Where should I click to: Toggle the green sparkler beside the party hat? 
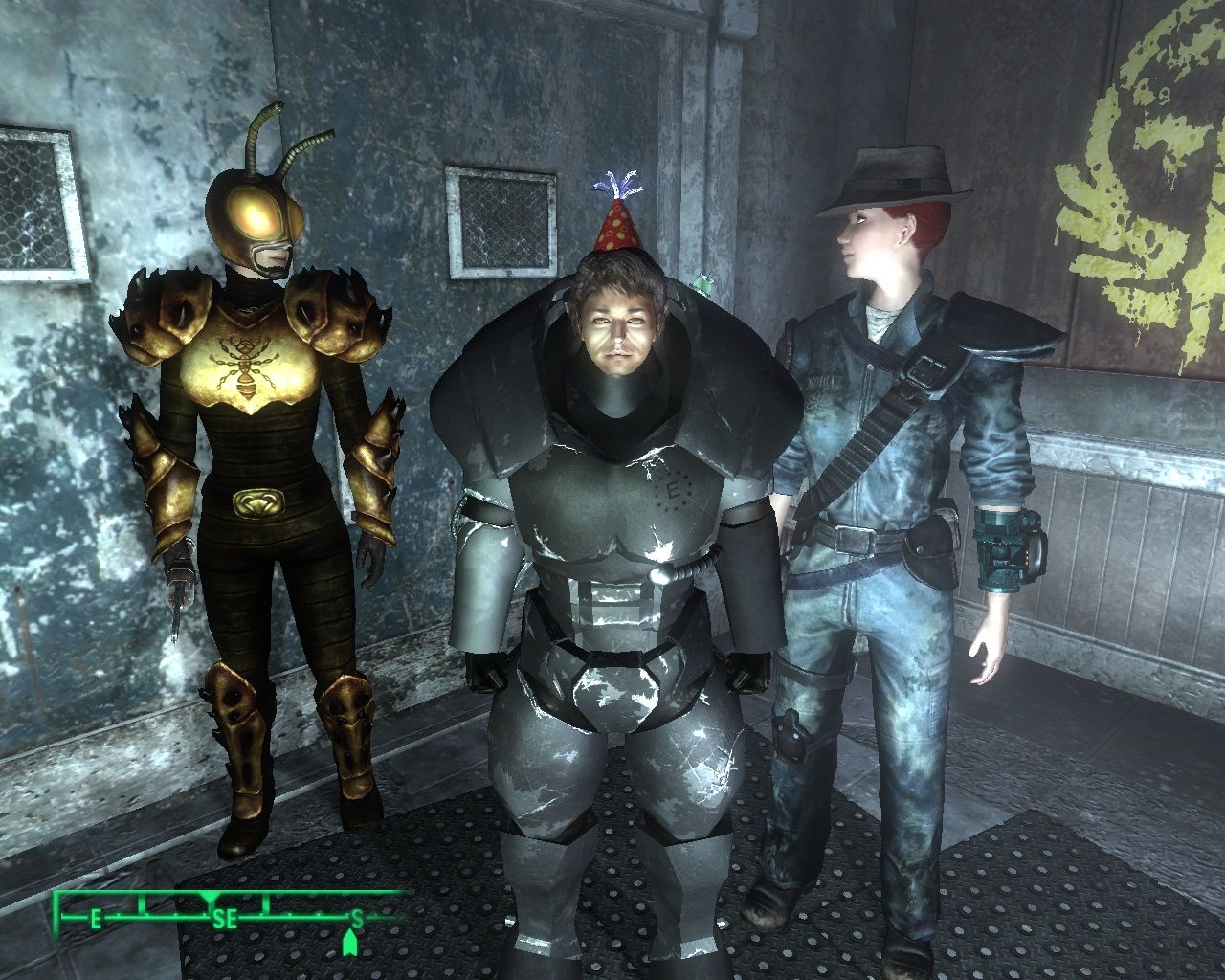coord(702,282)
